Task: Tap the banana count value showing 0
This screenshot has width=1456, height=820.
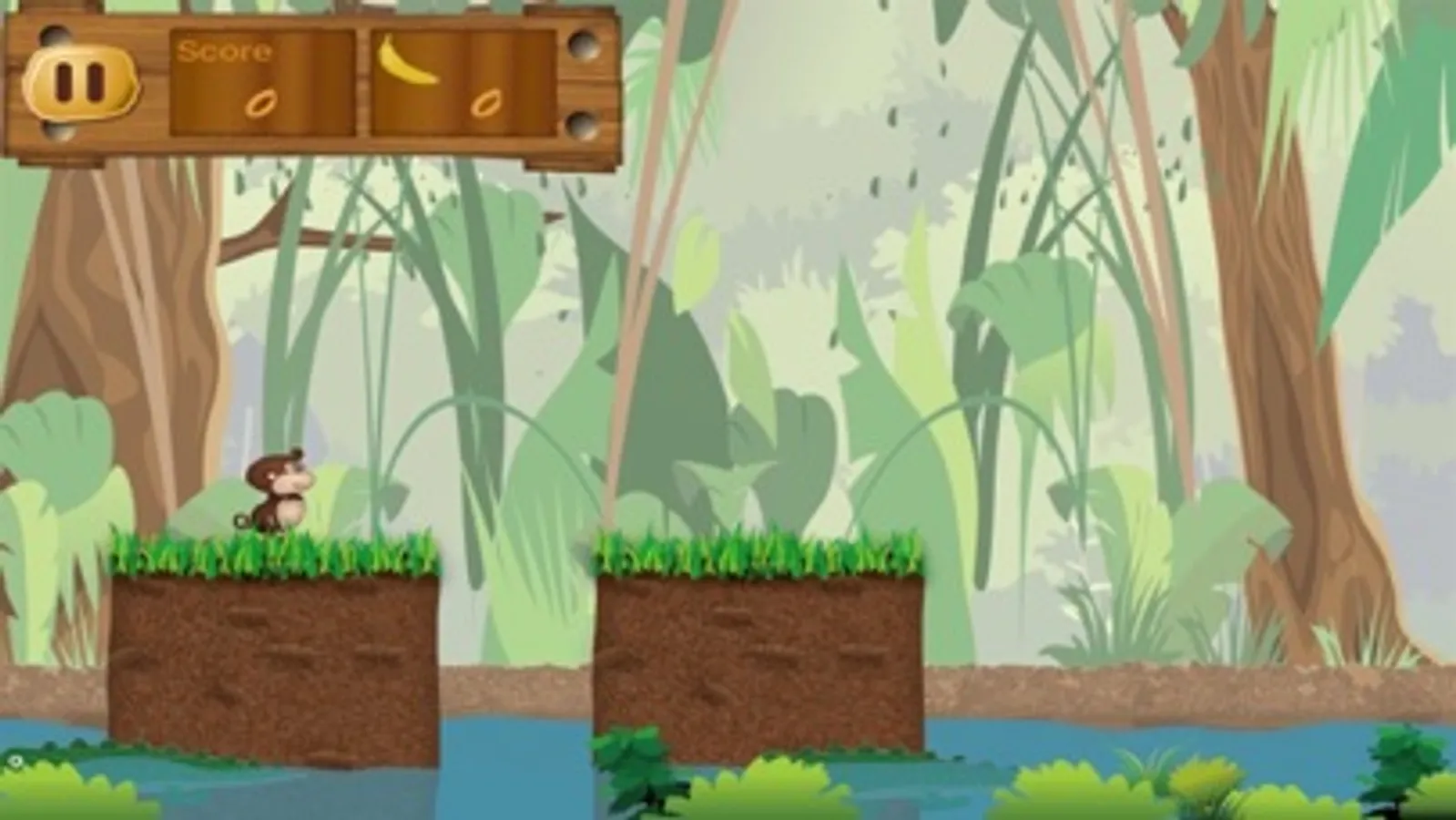Action: click(485, 107)
